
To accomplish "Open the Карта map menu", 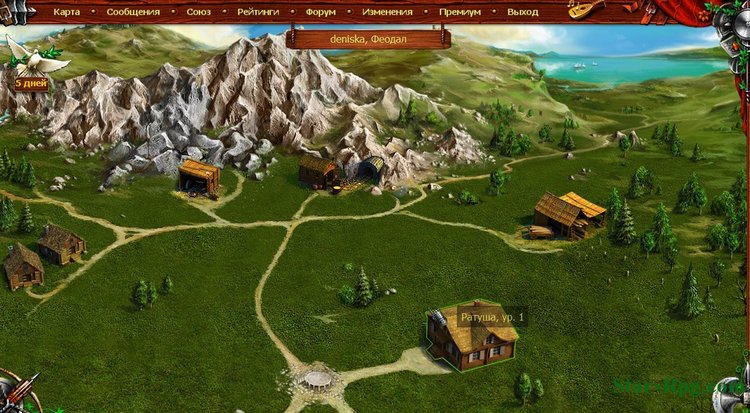I will [65, 12].
